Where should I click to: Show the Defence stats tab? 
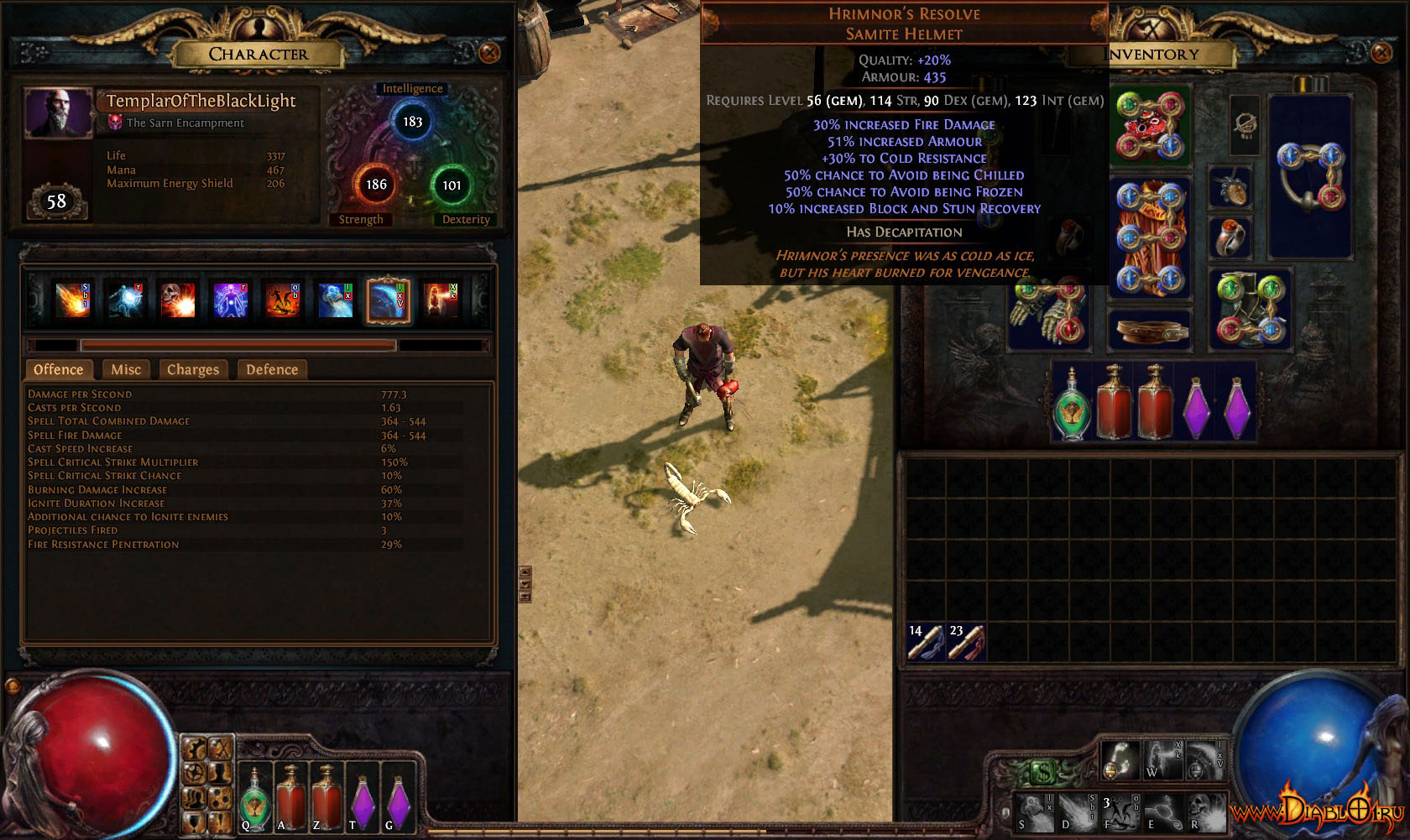pos(272,369)
